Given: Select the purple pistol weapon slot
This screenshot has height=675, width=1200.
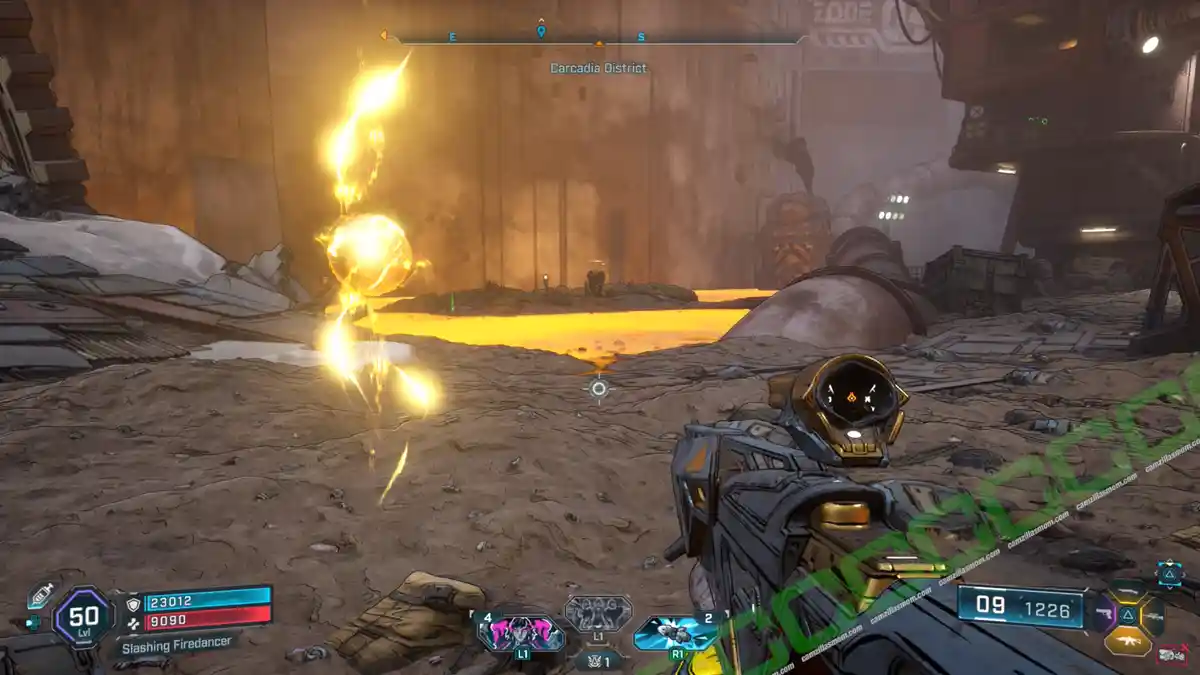Looking at the screenshot, I should click(x=1104, y=613).
